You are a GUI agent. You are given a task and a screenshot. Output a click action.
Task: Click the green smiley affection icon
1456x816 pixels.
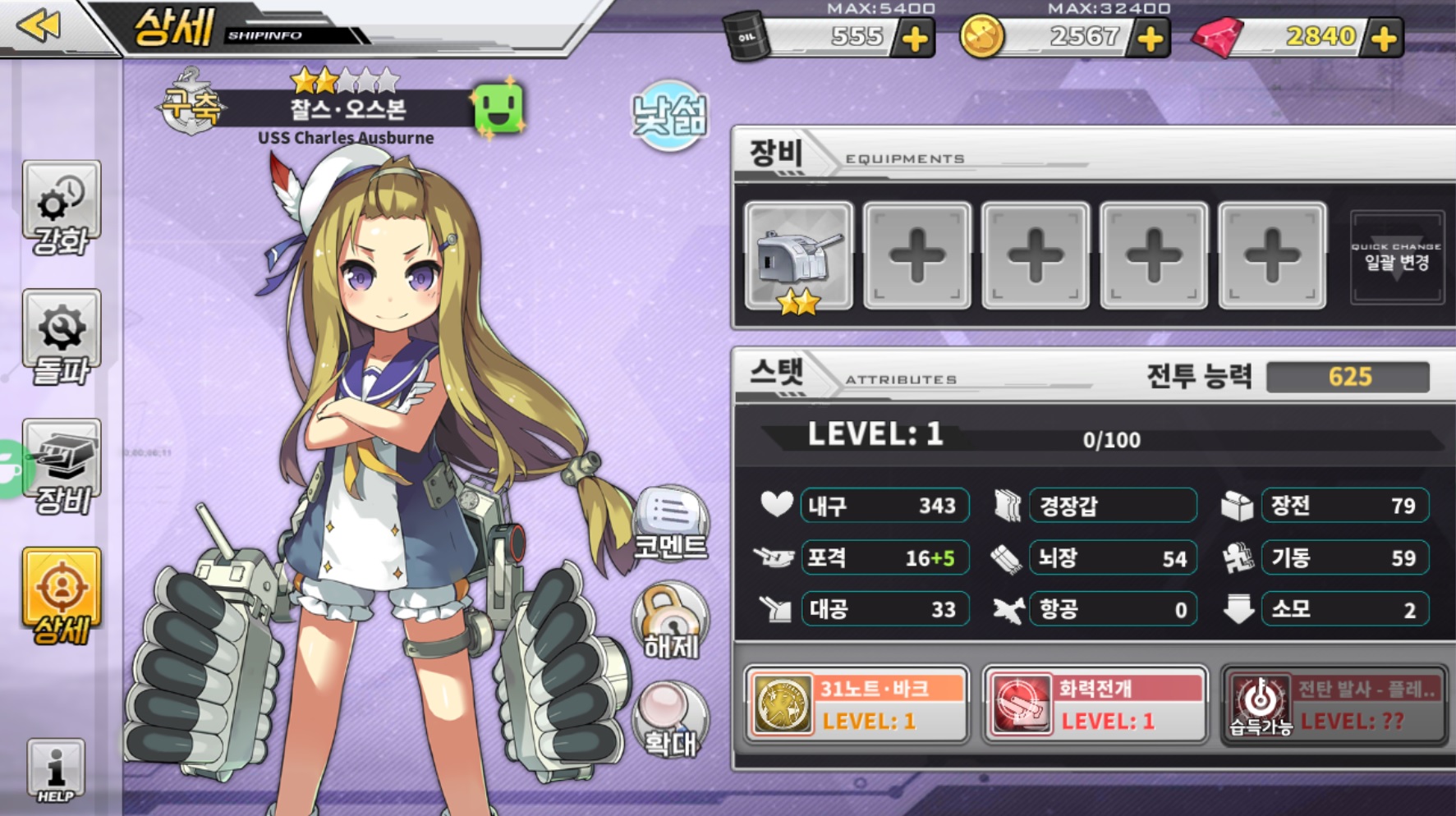tap(498, 108)
